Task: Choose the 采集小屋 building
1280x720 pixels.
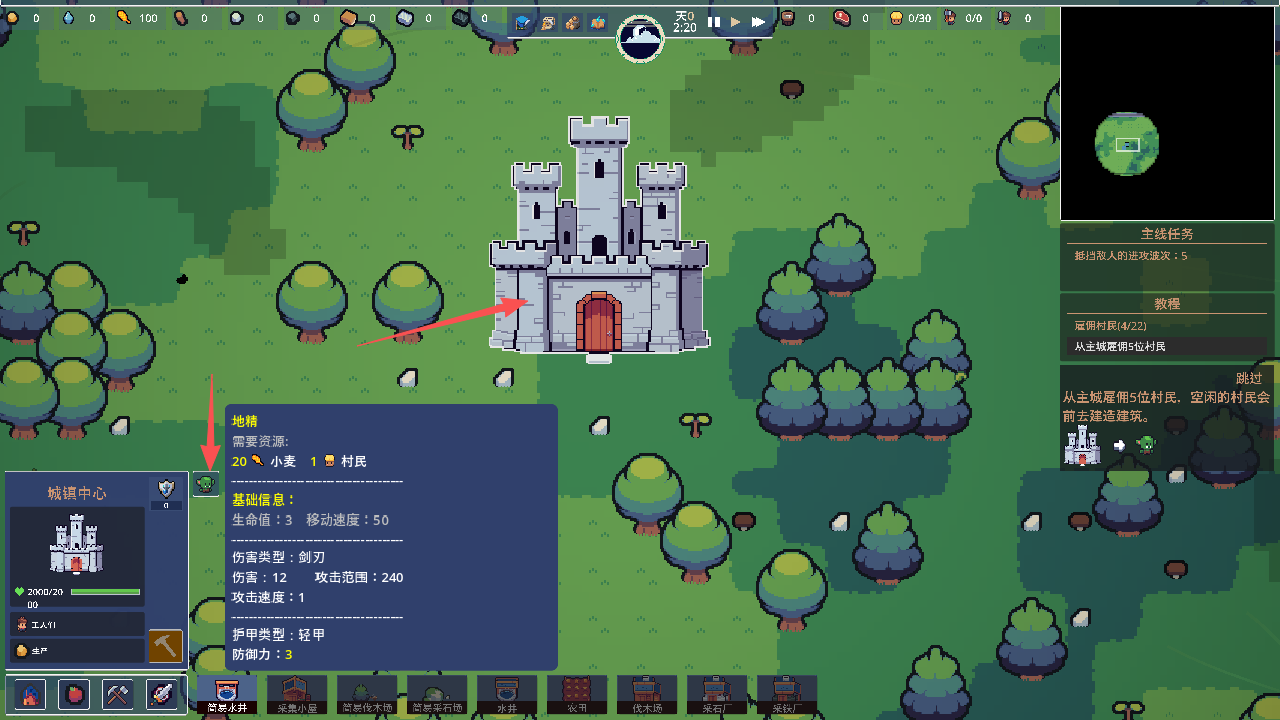Action: [297, 694]
